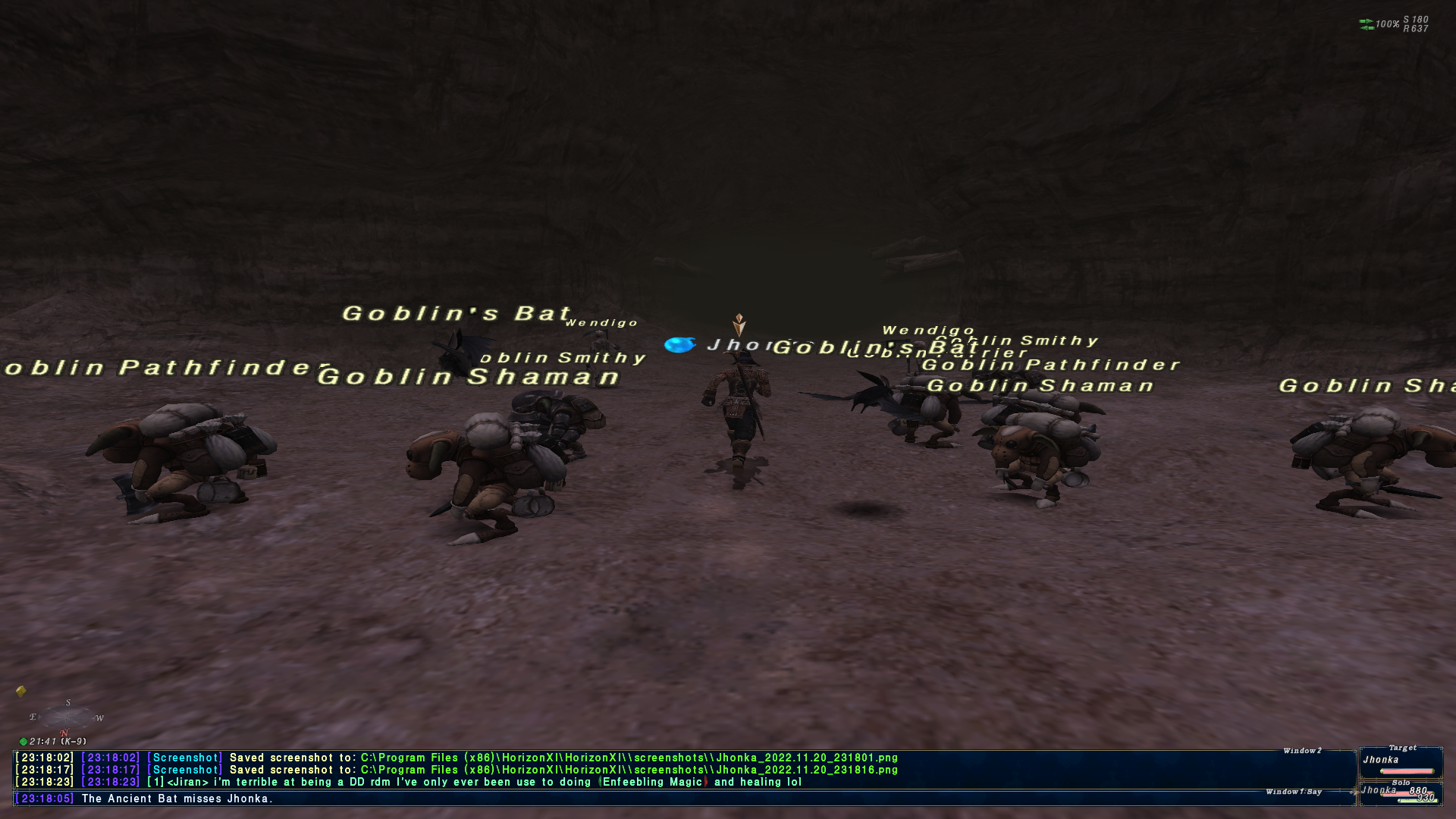Switch to the Window 2 chat tab
The image size is (1456, 819).
[1301, 751]
